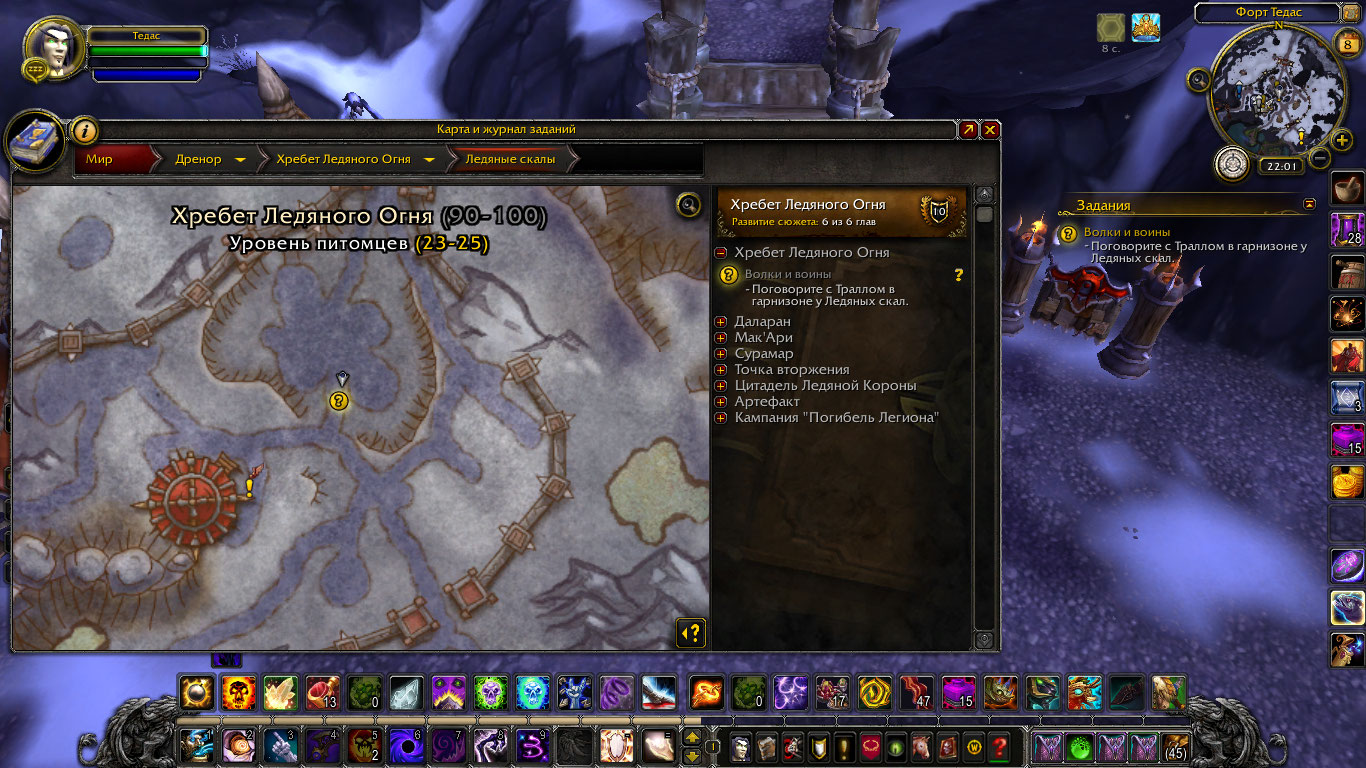Open the Дренор breadcrumb dropdown
Screen dimensions: 1366x768
(x=241, y=160)
